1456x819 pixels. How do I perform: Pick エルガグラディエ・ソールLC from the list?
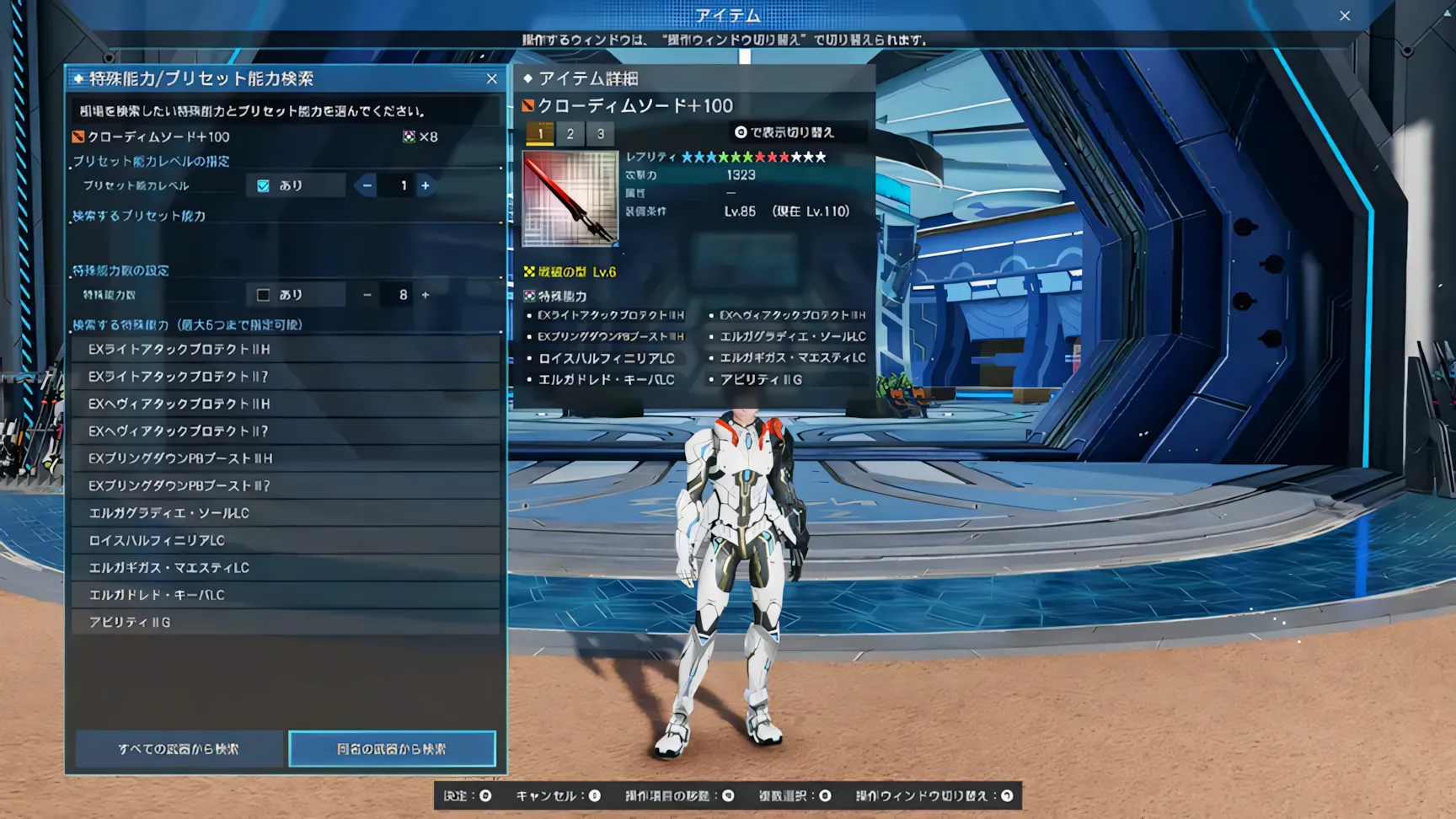point(286,513)
